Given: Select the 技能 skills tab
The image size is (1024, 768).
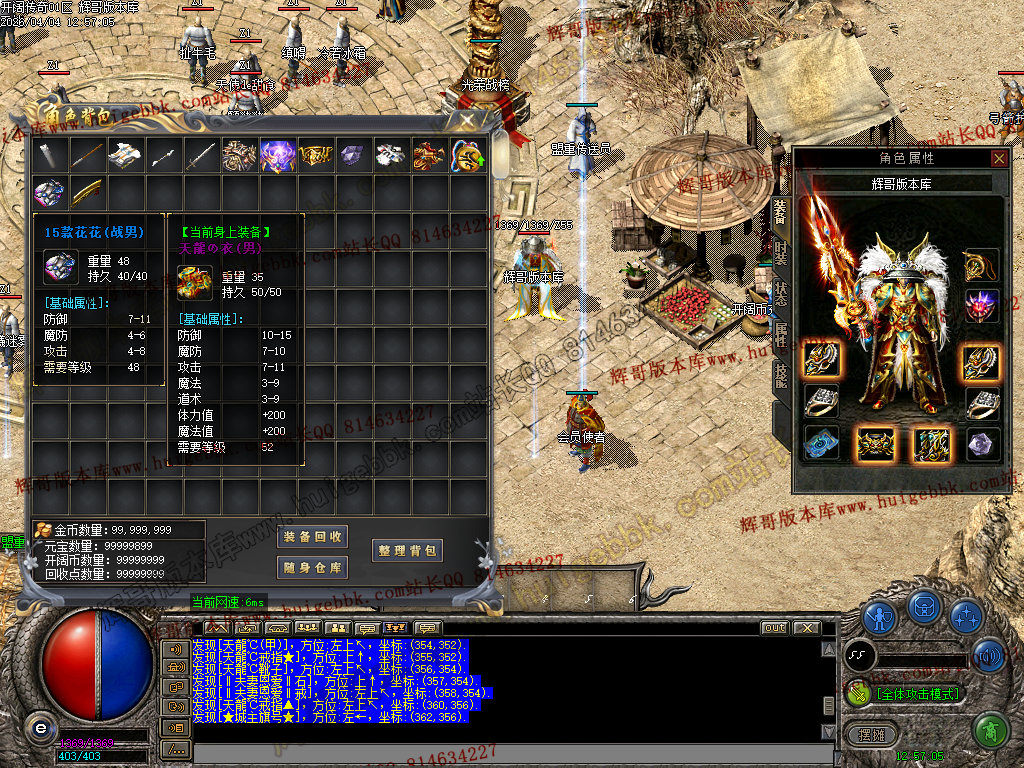Looking at the screenshot, I should [781, 374].
